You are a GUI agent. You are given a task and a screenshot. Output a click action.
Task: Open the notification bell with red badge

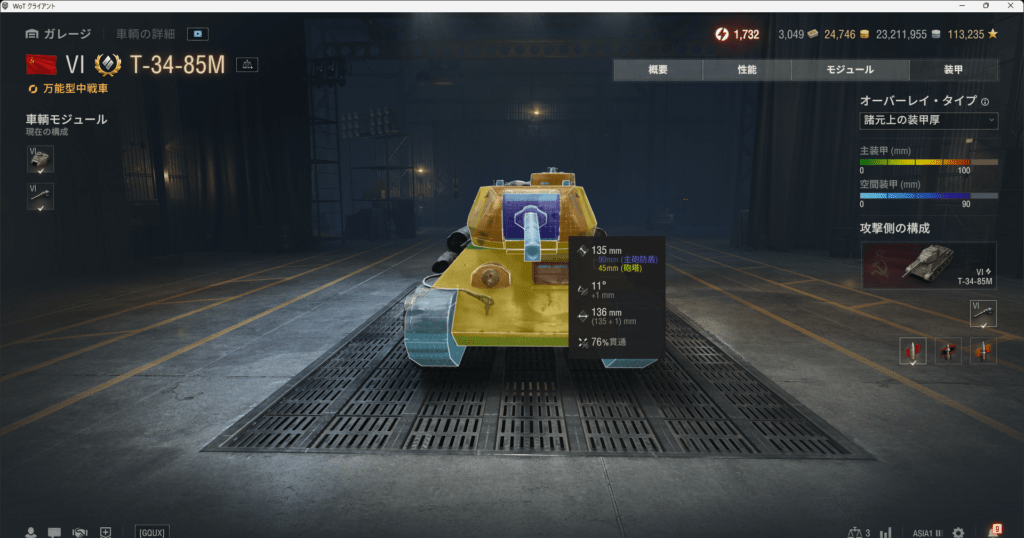(994, 530)
